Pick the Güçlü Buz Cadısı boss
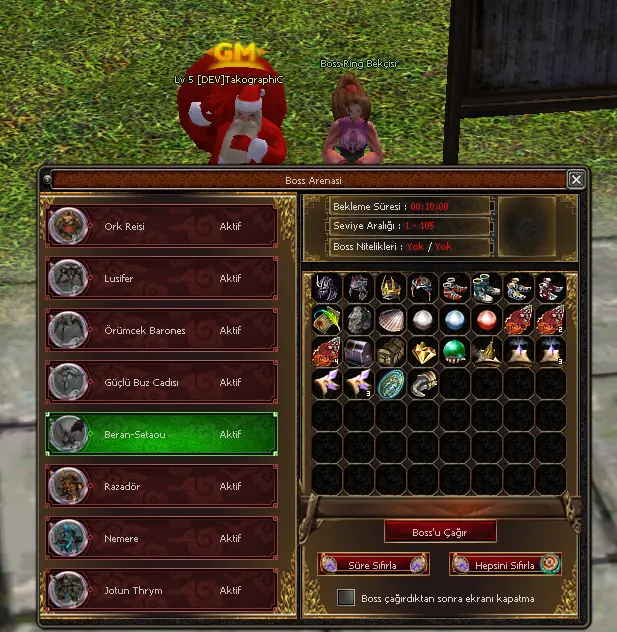 pyautogui.click(x=161, y=383)
